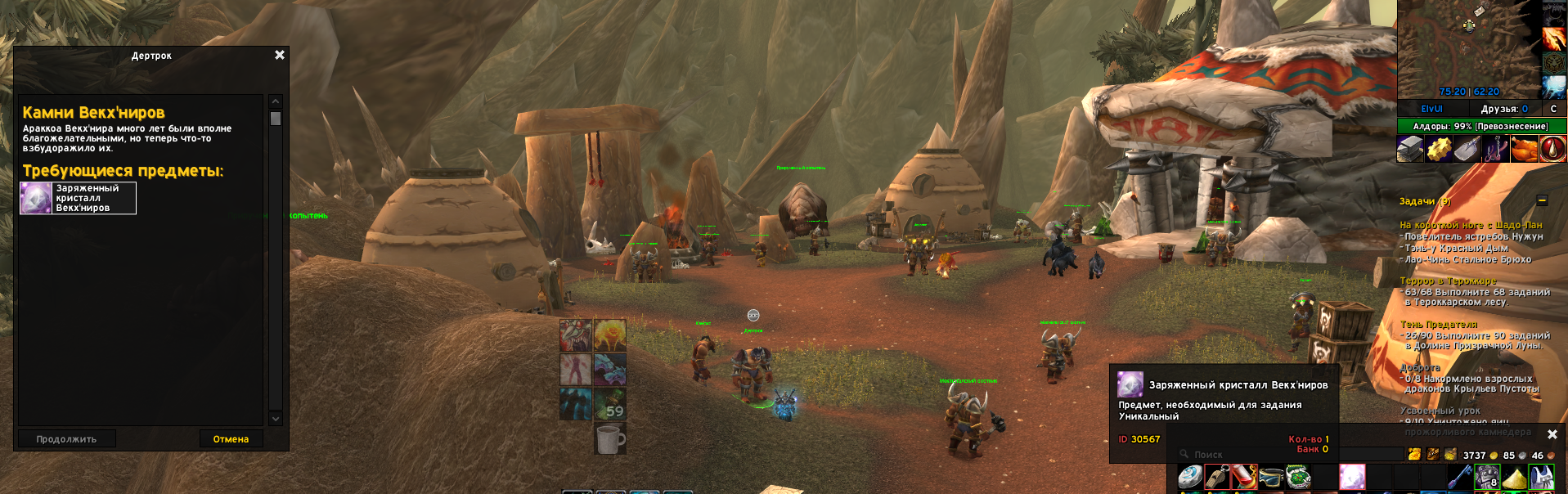The height and width of the screenshot is (494, 1568).
Task: Collapse the Задачи objectives tracker
Action: tap(1542, 200)
